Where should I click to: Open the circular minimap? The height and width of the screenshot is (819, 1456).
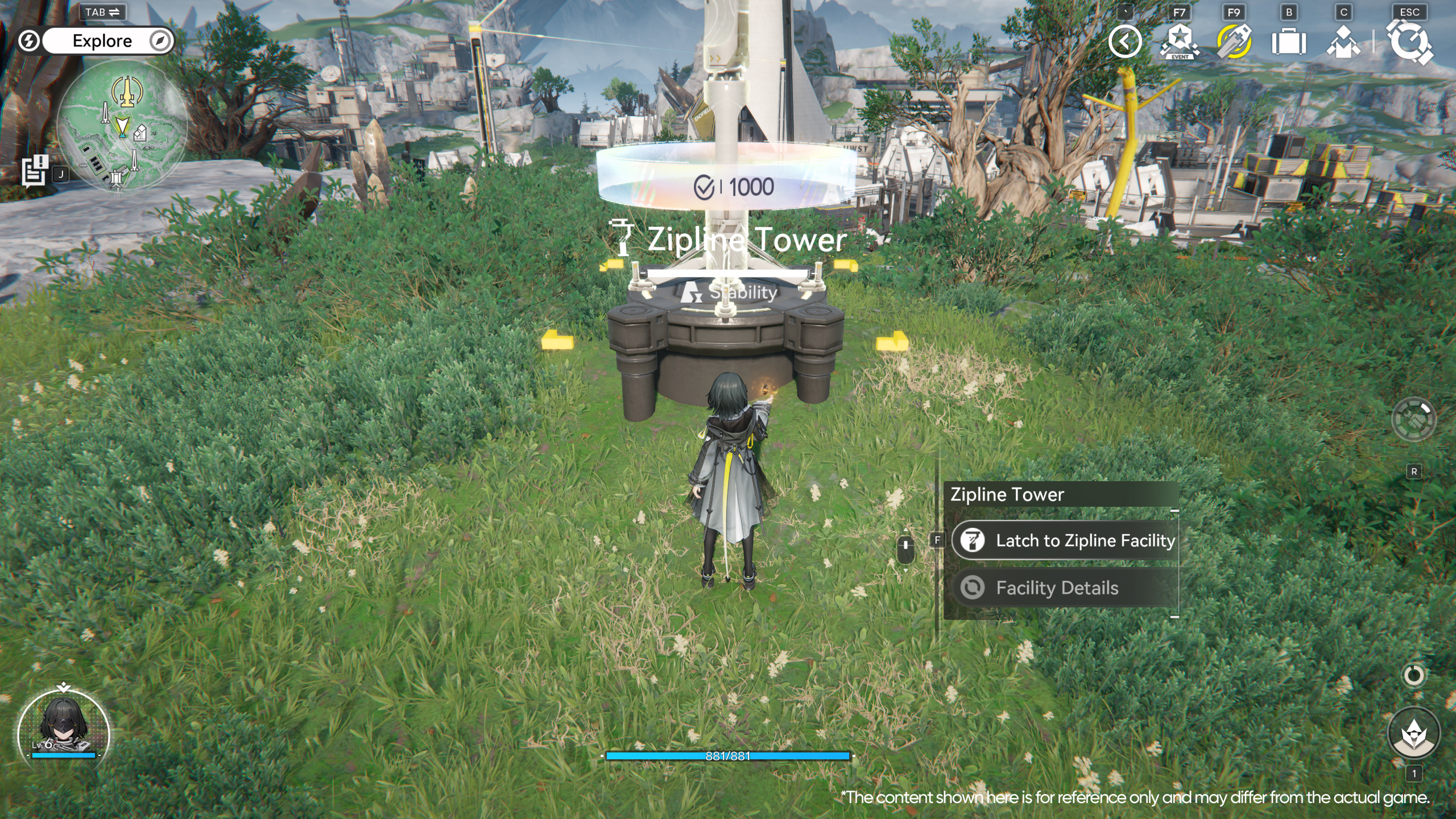122,125
